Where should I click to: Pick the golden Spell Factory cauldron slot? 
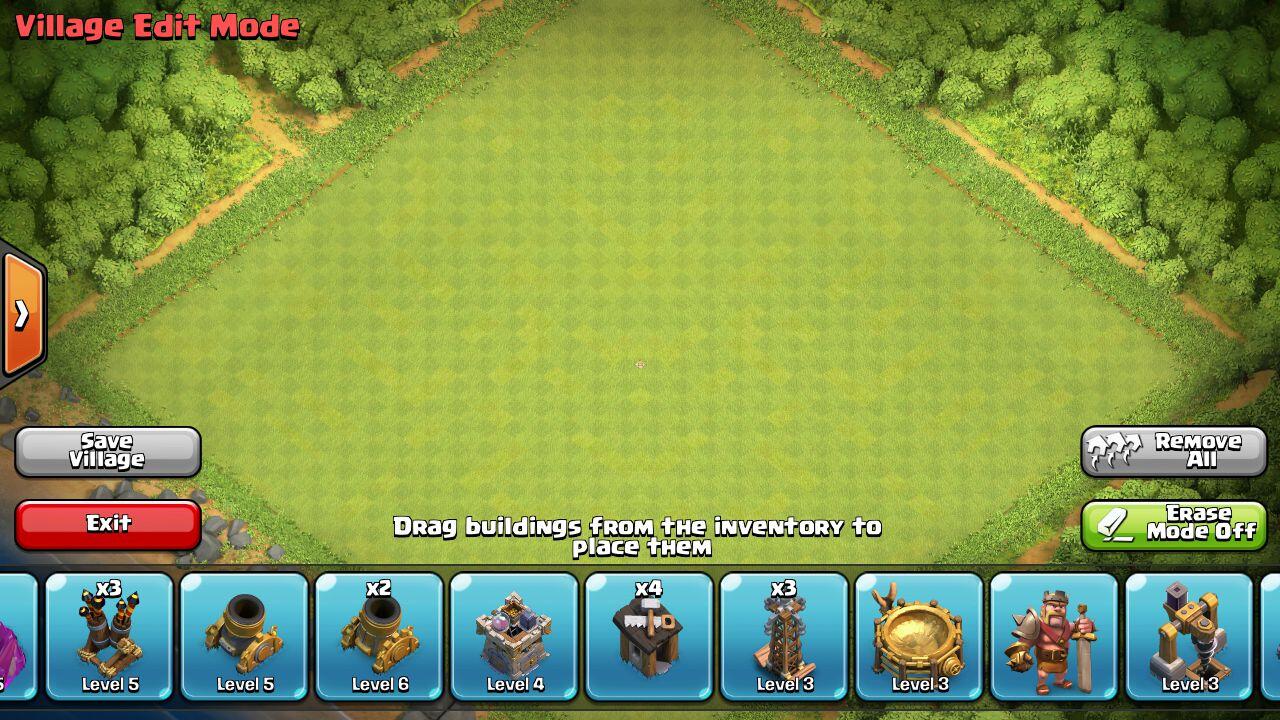(x=919, y=636)
